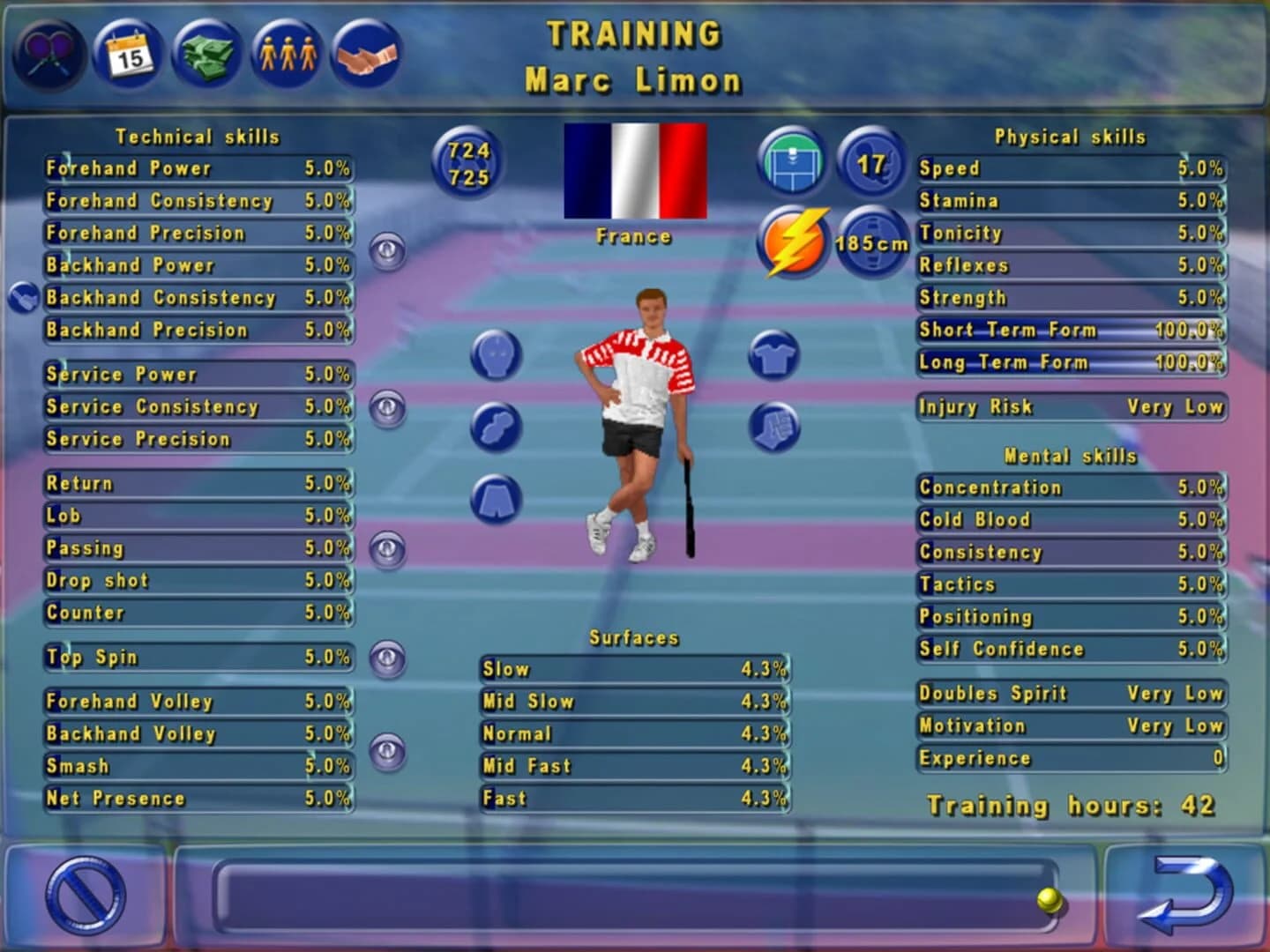Click the 185cm height icon
The image size is (1270, 952).
pyautogui.click(x=873, y=243)
